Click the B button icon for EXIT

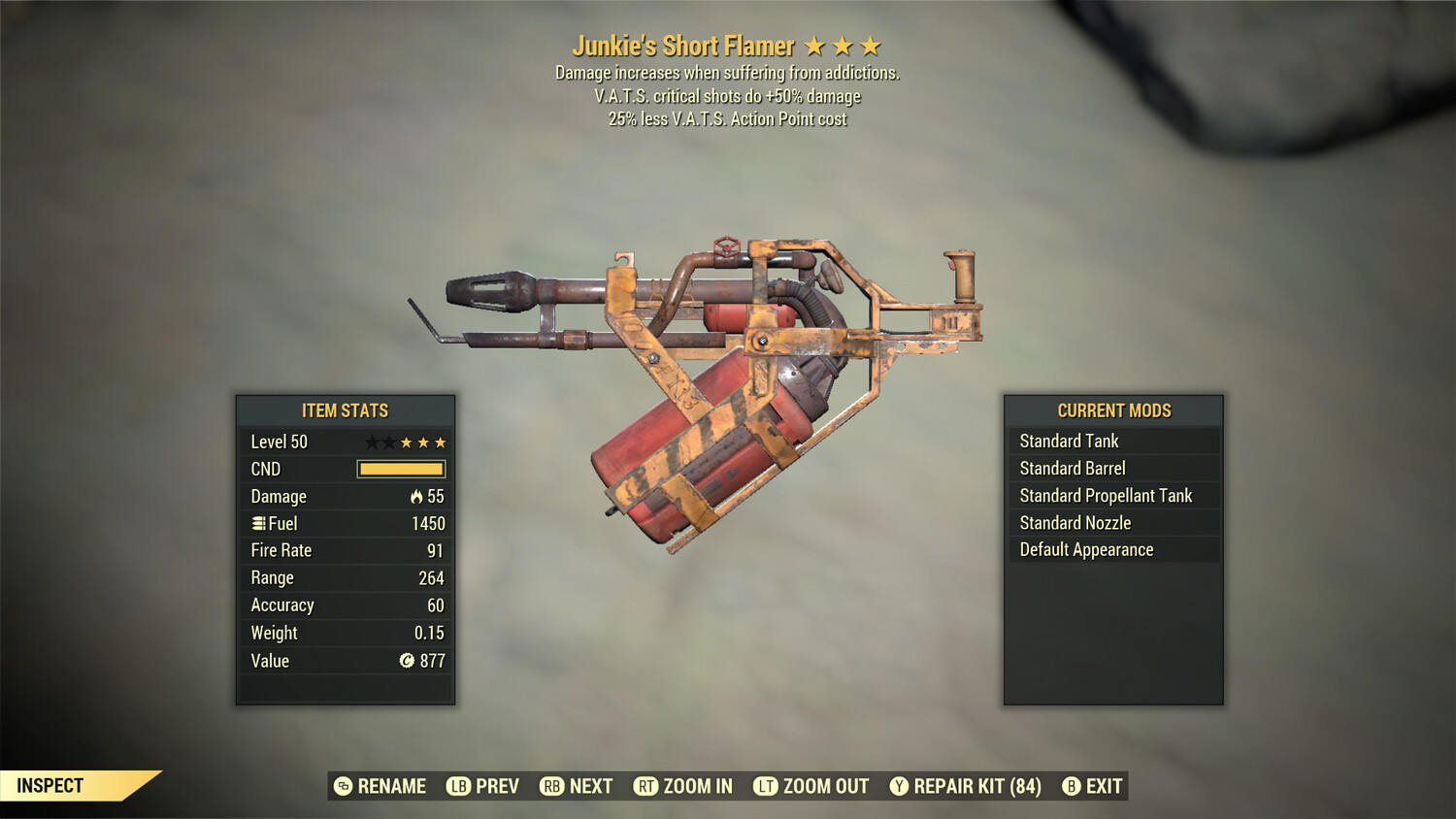click(1072, 786)
